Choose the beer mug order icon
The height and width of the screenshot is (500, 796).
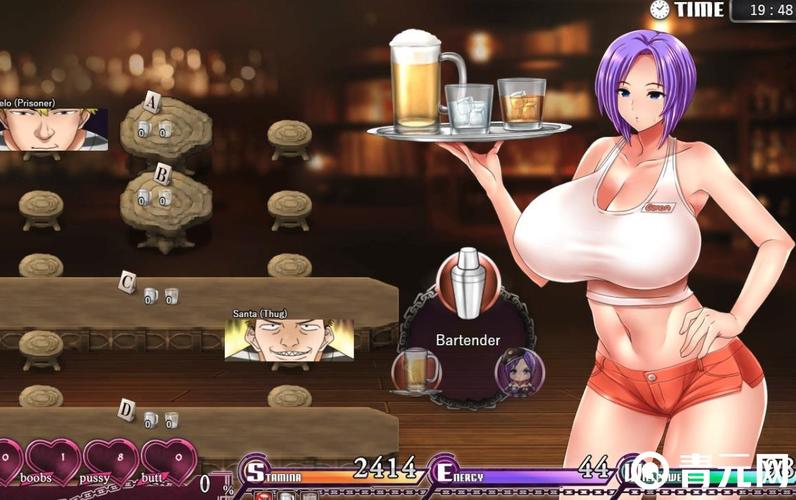point(418,370)
